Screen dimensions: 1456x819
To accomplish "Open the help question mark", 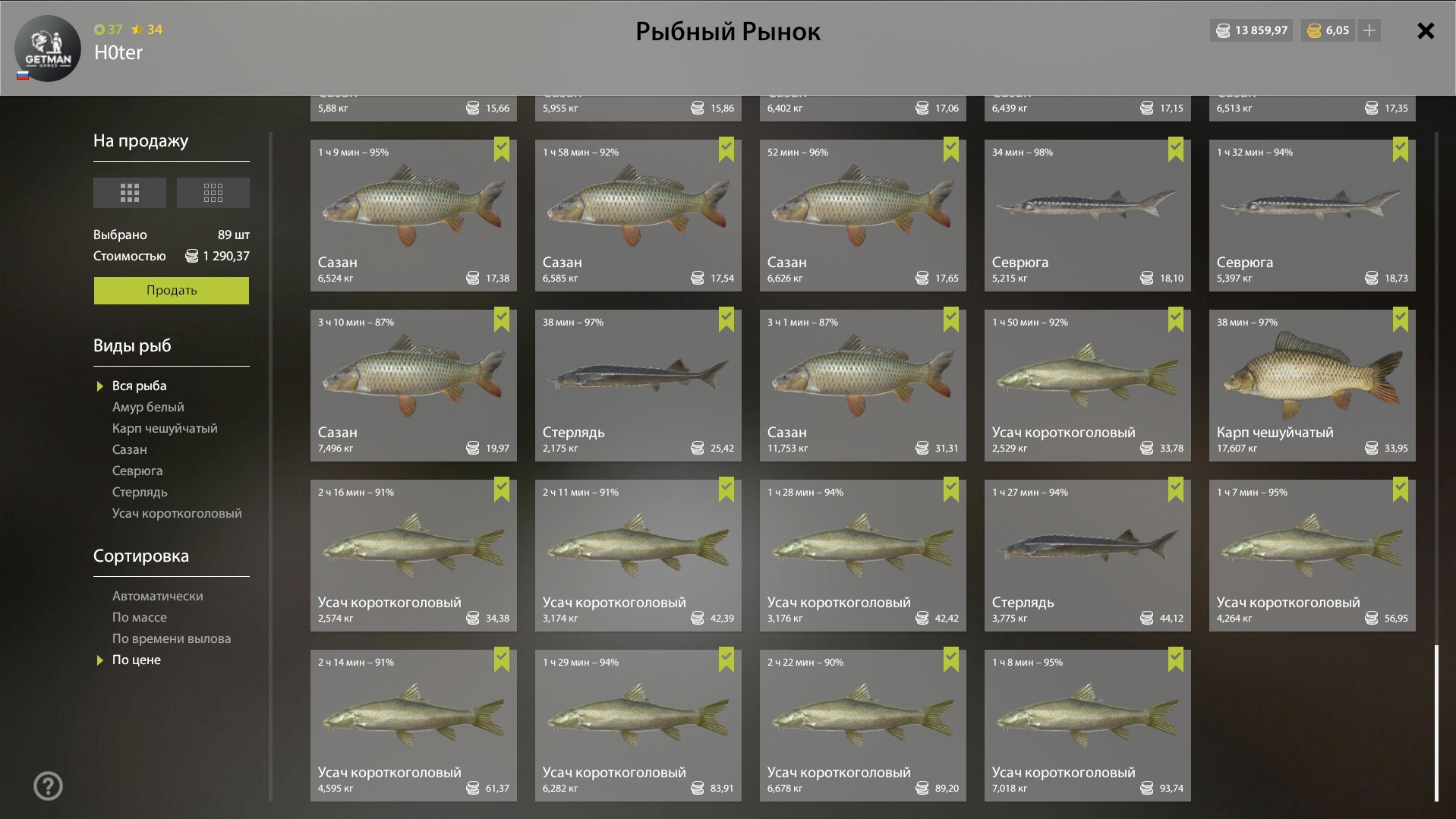I will click(x=48, y=786).
